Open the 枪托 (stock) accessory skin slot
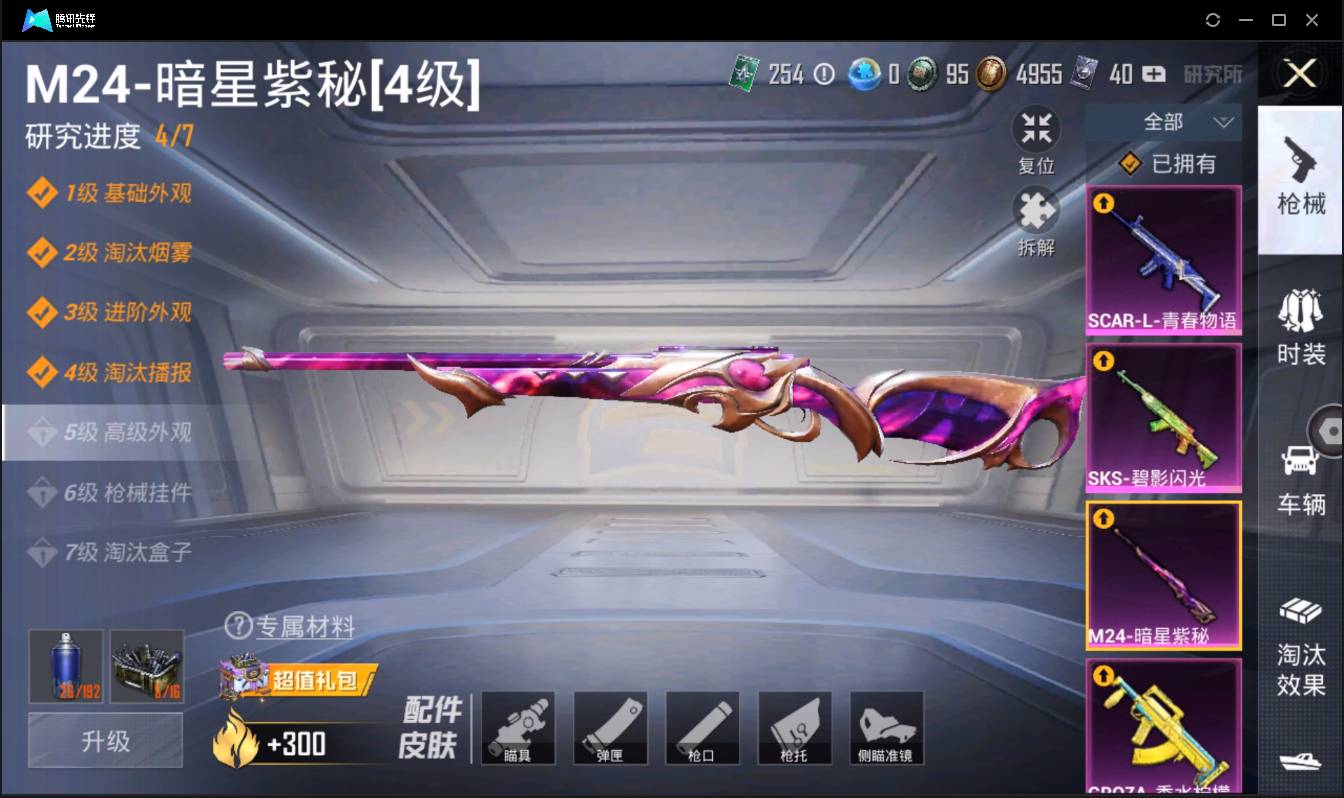This screenshot has height=798, width=1344. pos(794,728)
